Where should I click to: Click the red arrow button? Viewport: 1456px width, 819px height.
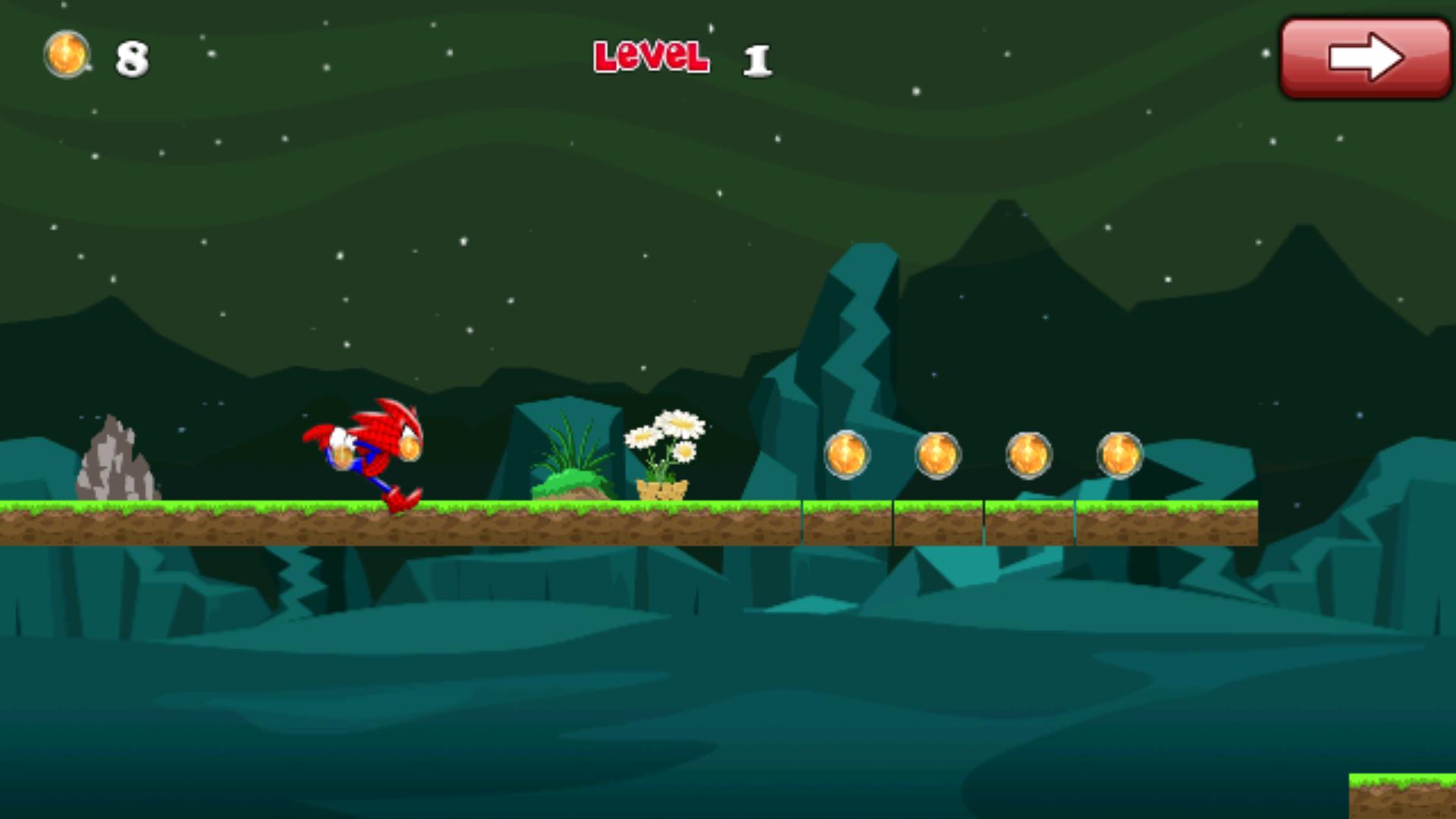click(1365, 58)
